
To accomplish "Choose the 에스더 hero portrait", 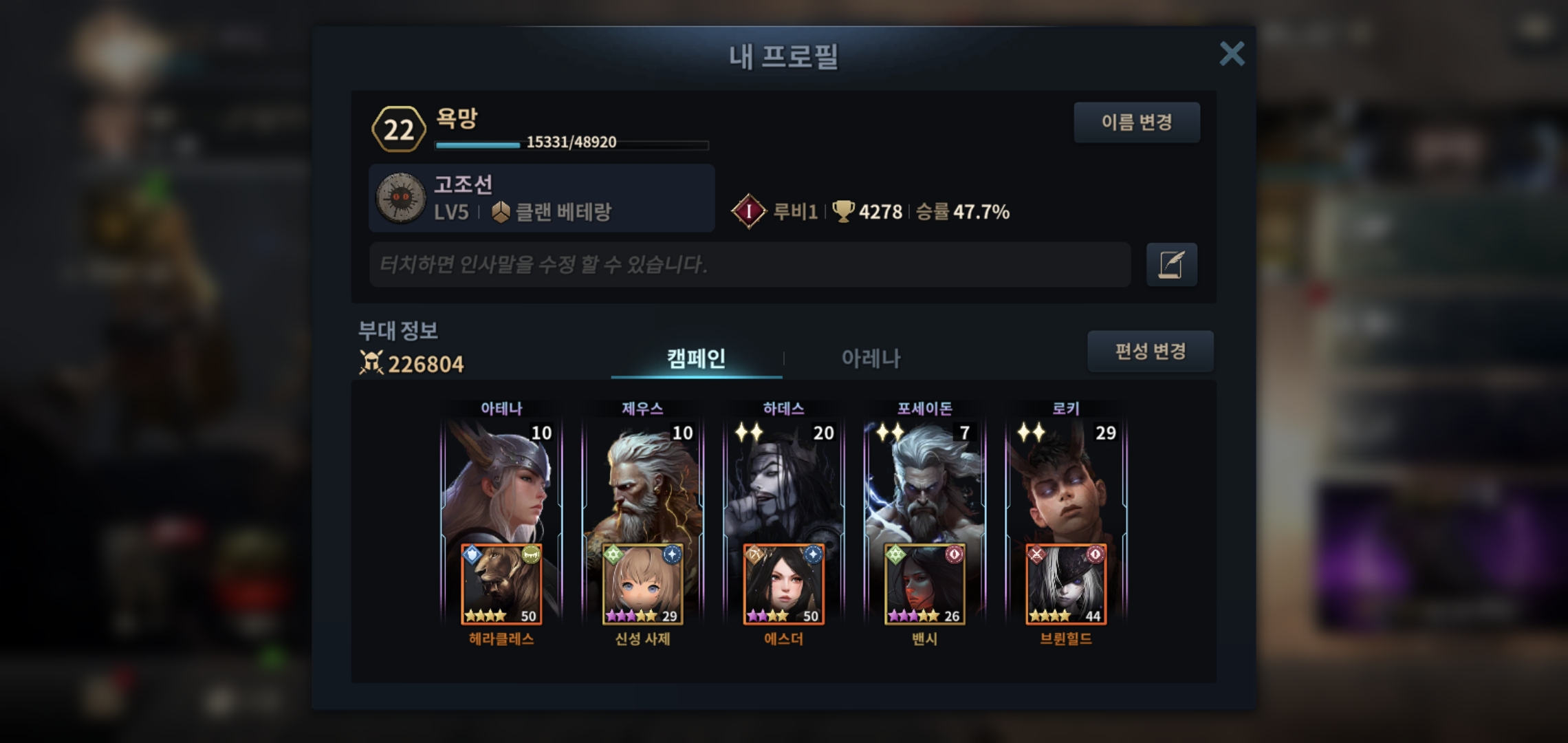I will tap(783, 585).
